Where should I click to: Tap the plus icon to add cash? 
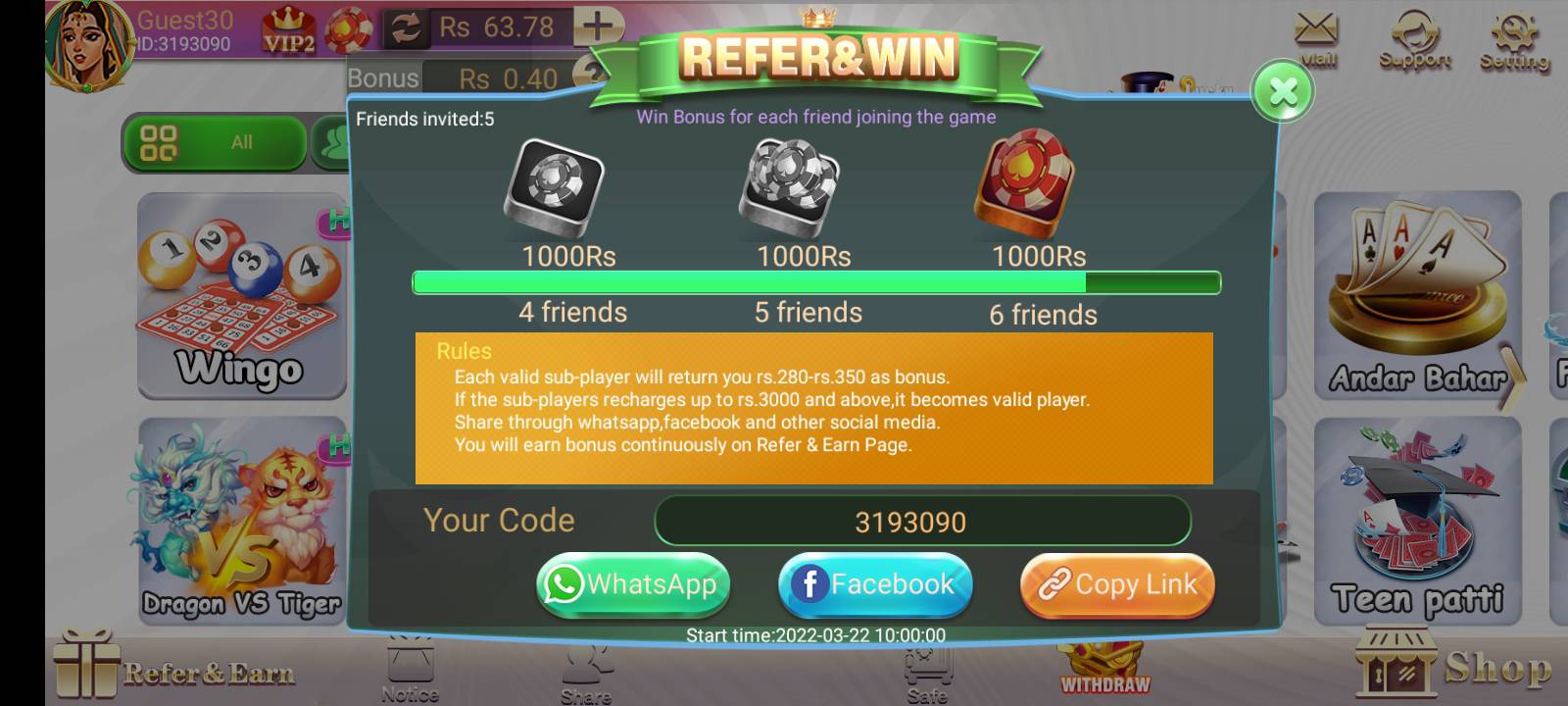click(598, 26)
